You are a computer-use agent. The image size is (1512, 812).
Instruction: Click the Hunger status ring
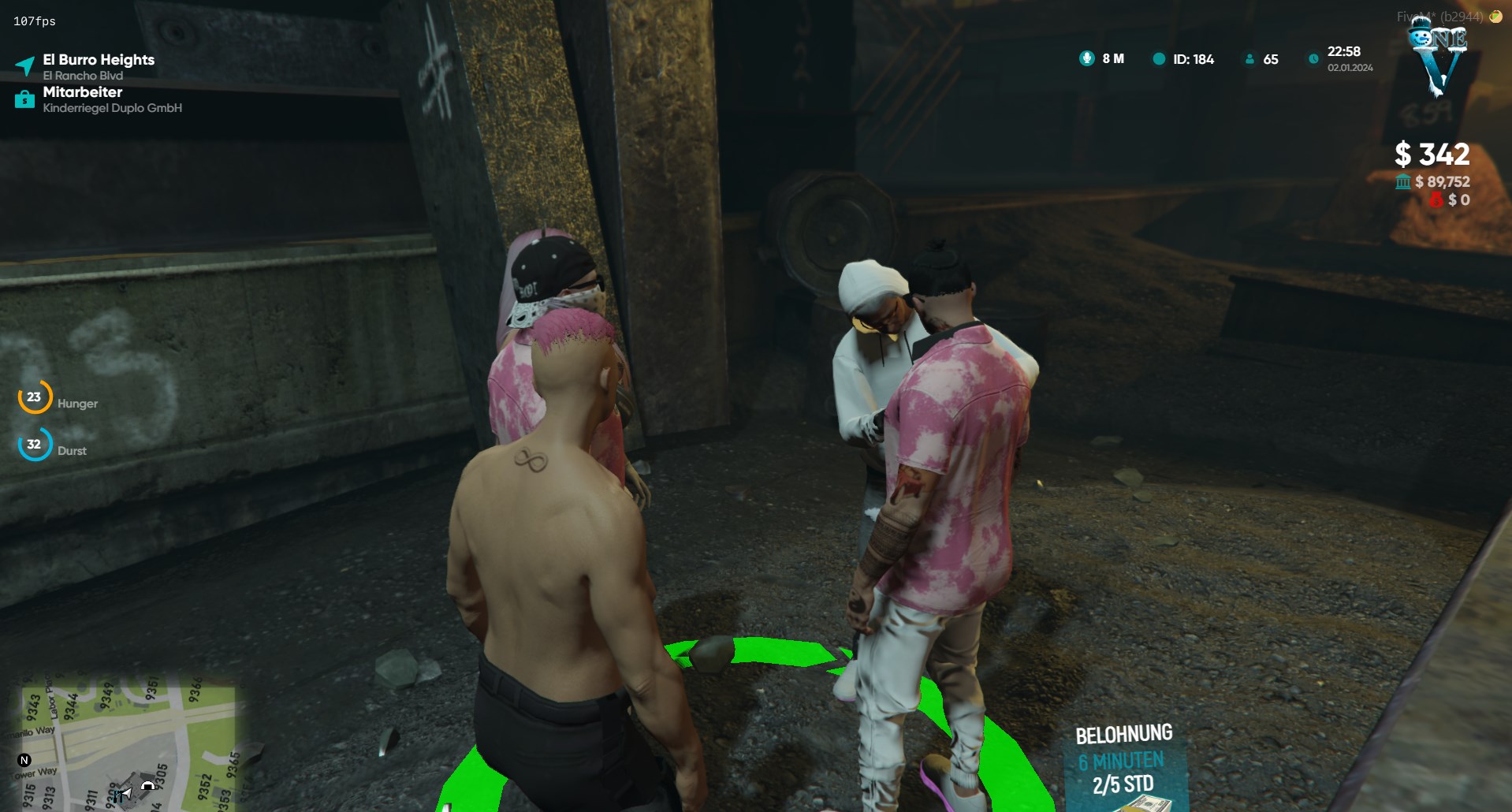coord(35,397)
